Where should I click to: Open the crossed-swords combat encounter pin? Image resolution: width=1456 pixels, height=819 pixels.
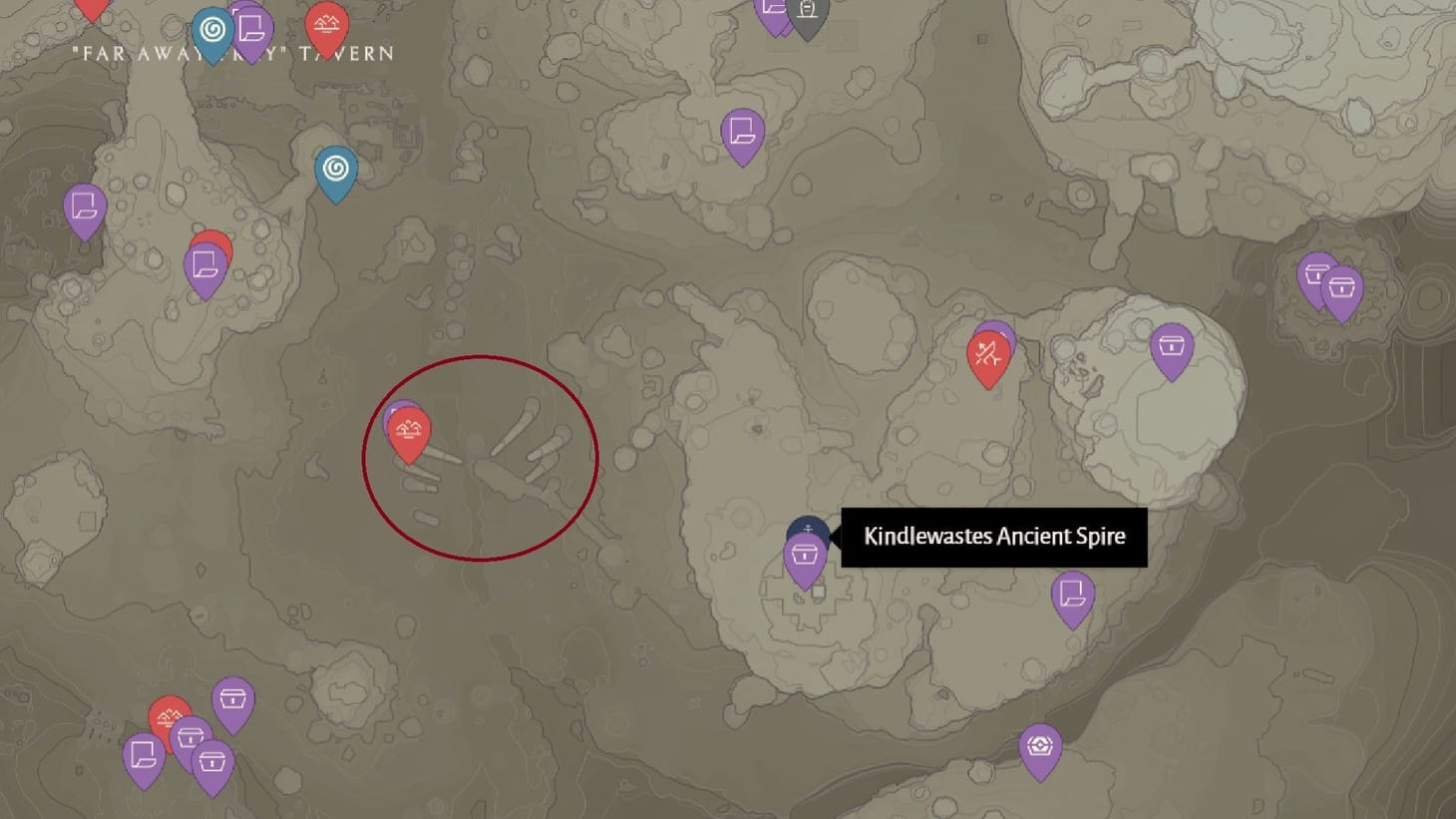988,351
